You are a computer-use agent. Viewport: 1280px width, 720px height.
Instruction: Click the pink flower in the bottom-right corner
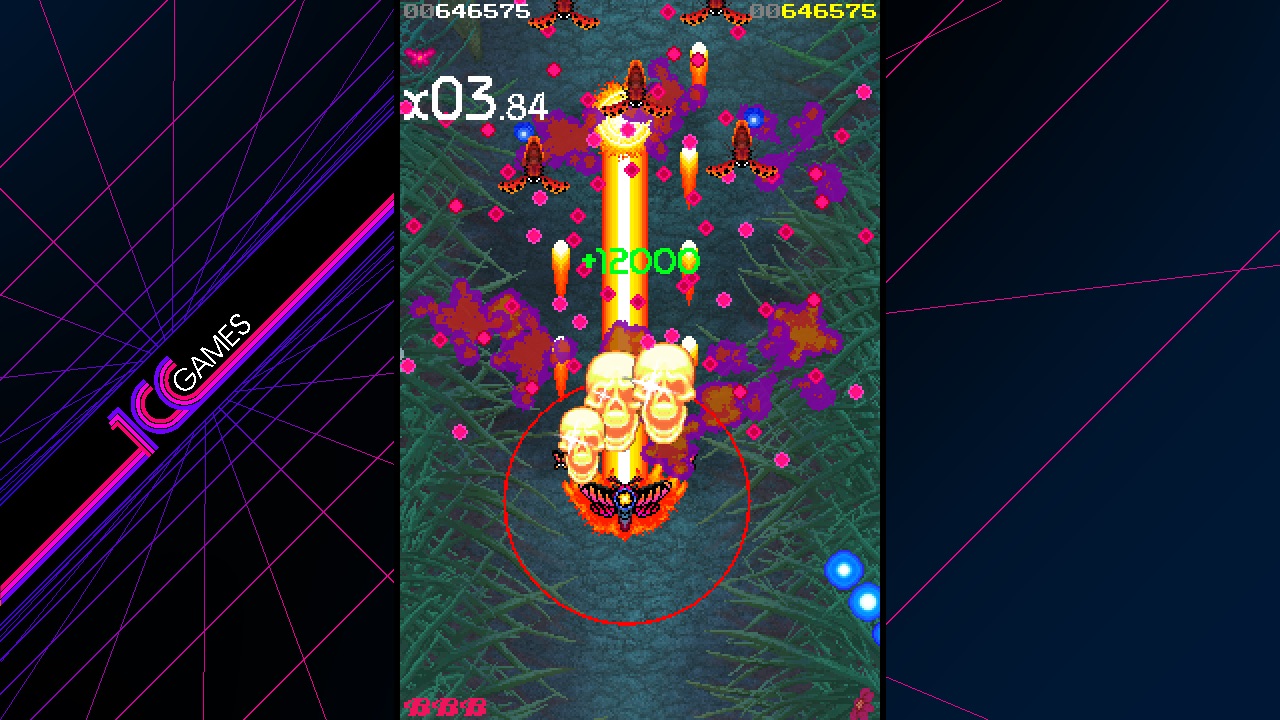click(860, 705)
